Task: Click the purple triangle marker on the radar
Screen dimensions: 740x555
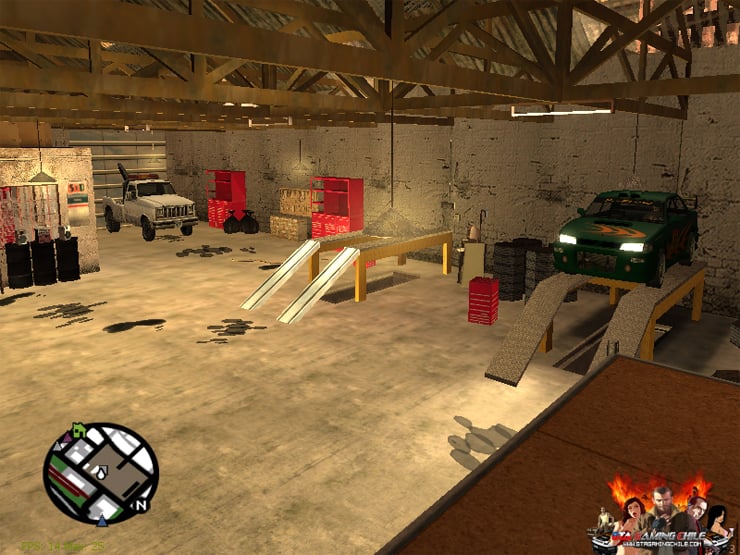Action: pos(66,436)
